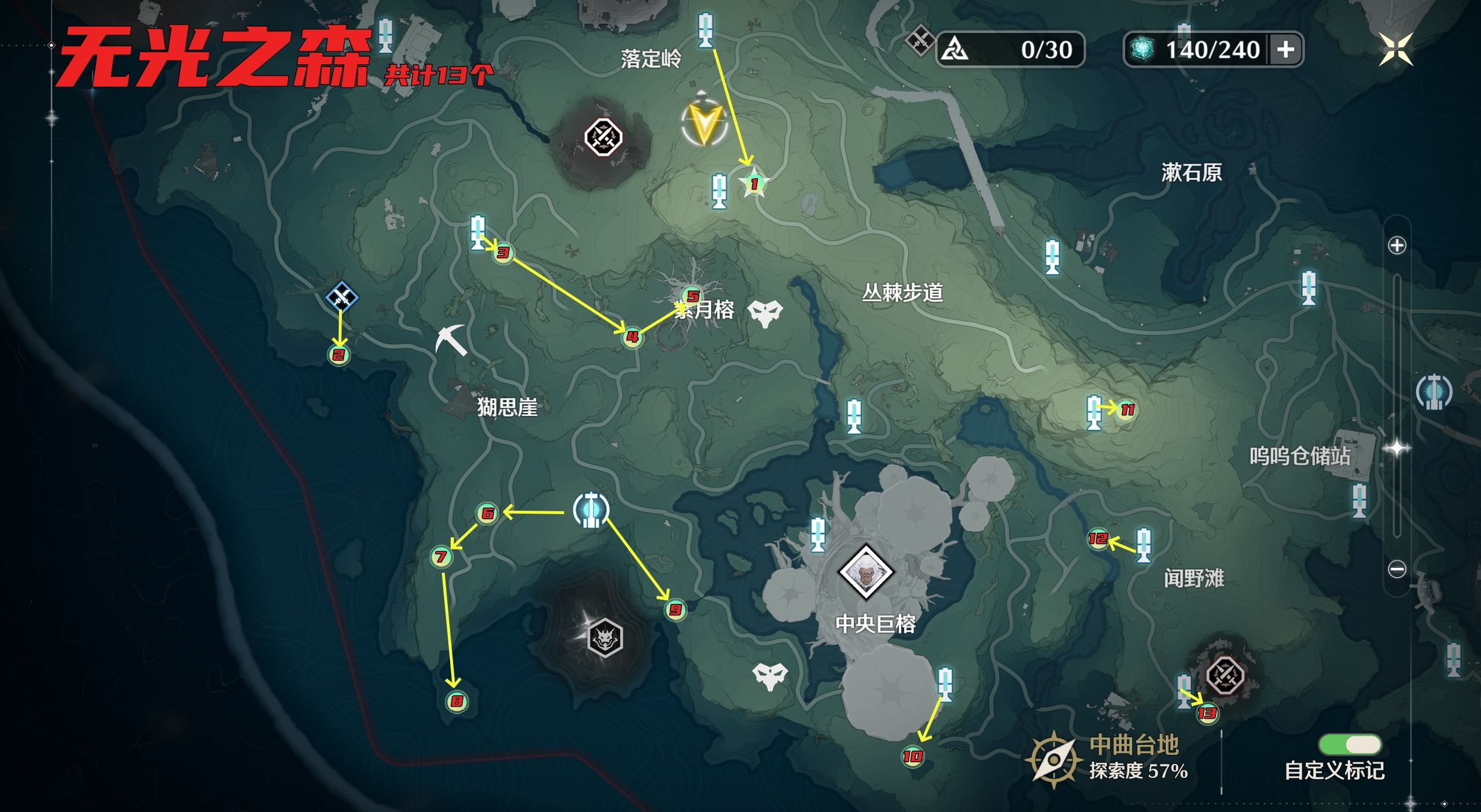Toggle the 自定义标记 custom marker switch
Image resolution: width=1481 pixels, height=812 pixels.
1350,744
